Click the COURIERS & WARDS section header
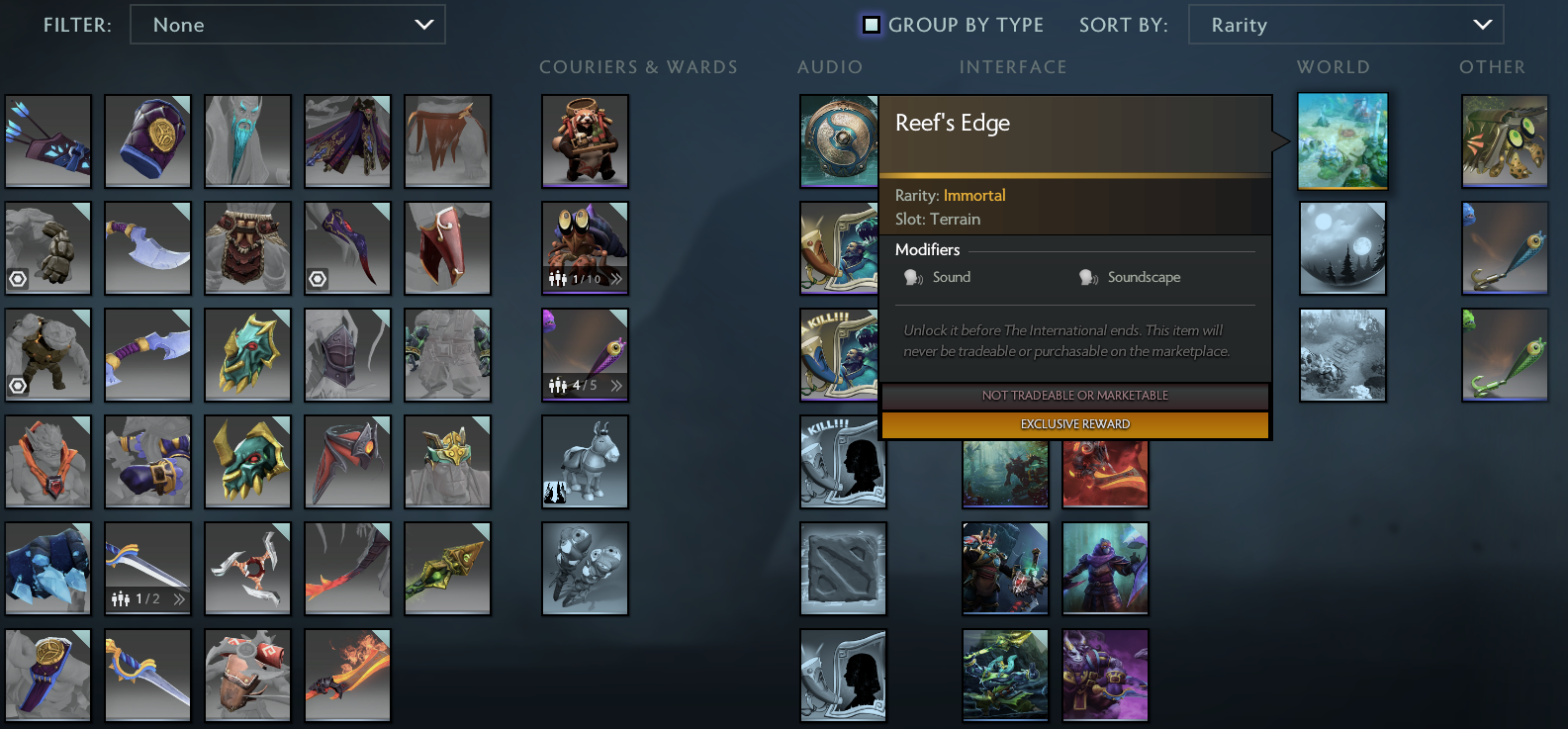The width and height of the screenshot is (1568, 729). [638, 66]
